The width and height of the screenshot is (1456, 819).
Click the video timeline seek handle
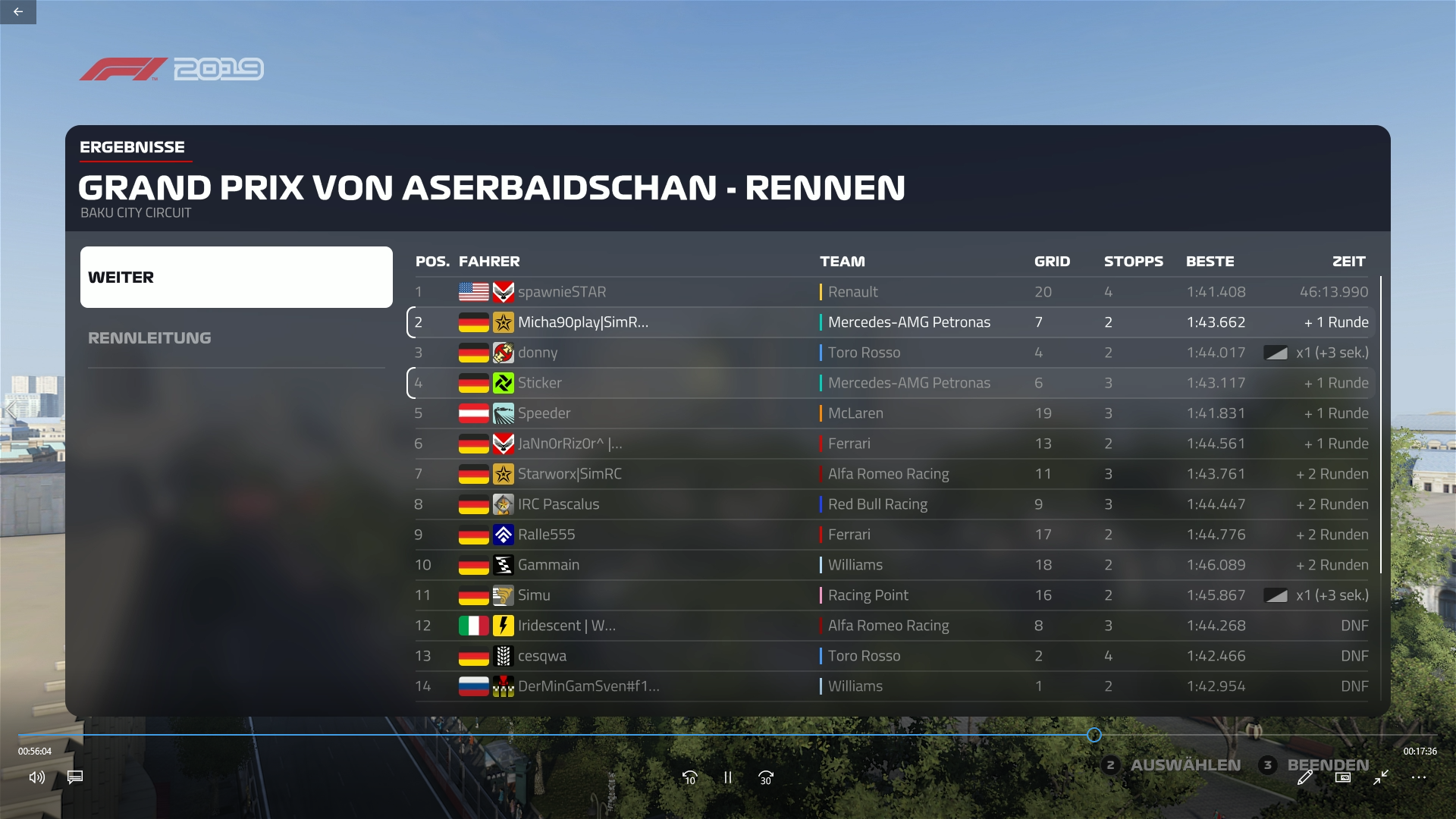click(x=1094, y=735)
